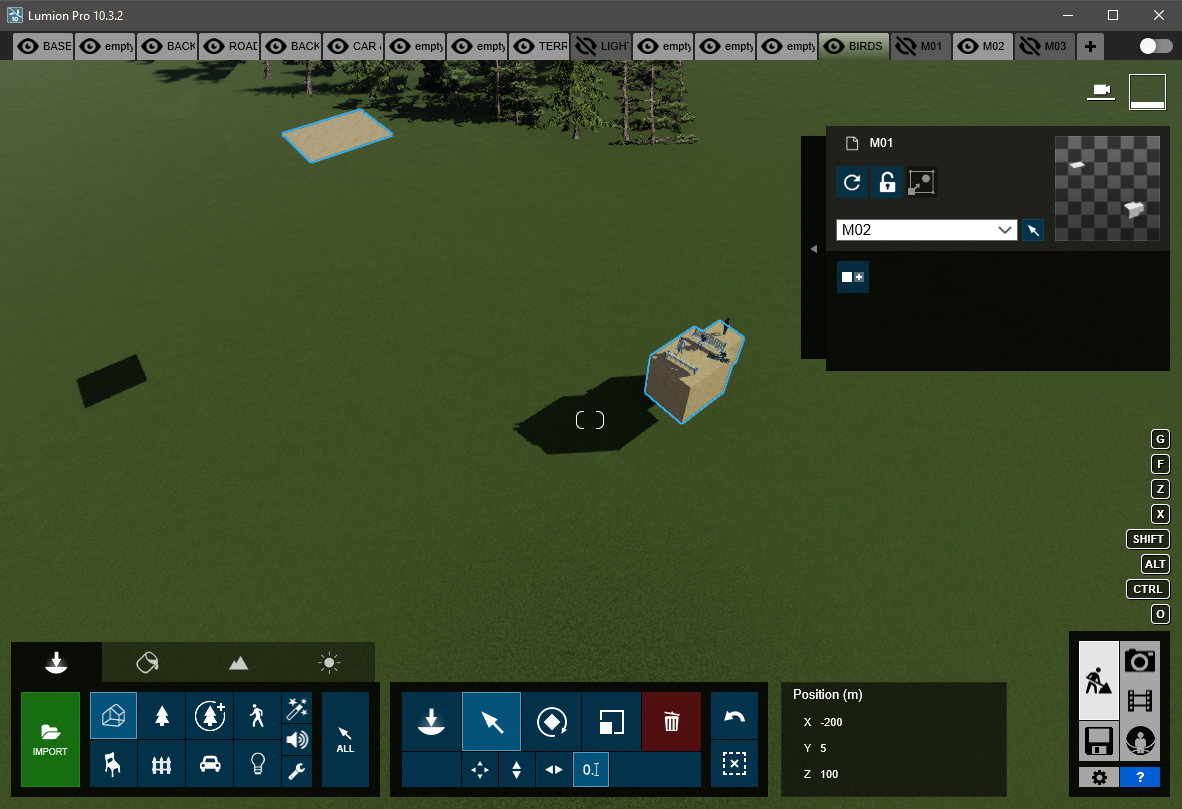Open the Weather sun tab
1182x809 pixels.
pos(329,662)
